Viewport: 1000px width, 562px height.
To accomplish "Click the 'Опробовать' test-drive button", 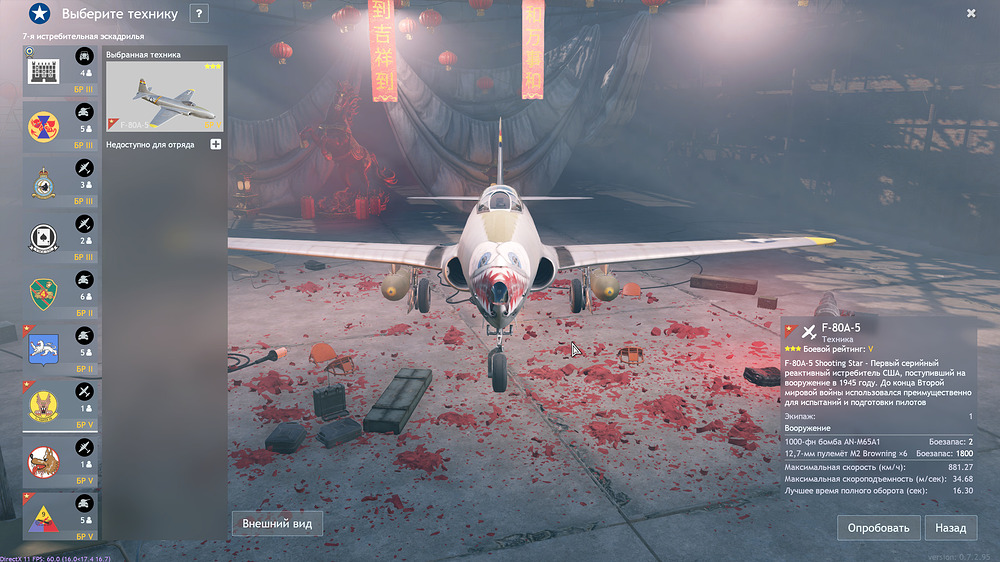I will tap(879, 527).
